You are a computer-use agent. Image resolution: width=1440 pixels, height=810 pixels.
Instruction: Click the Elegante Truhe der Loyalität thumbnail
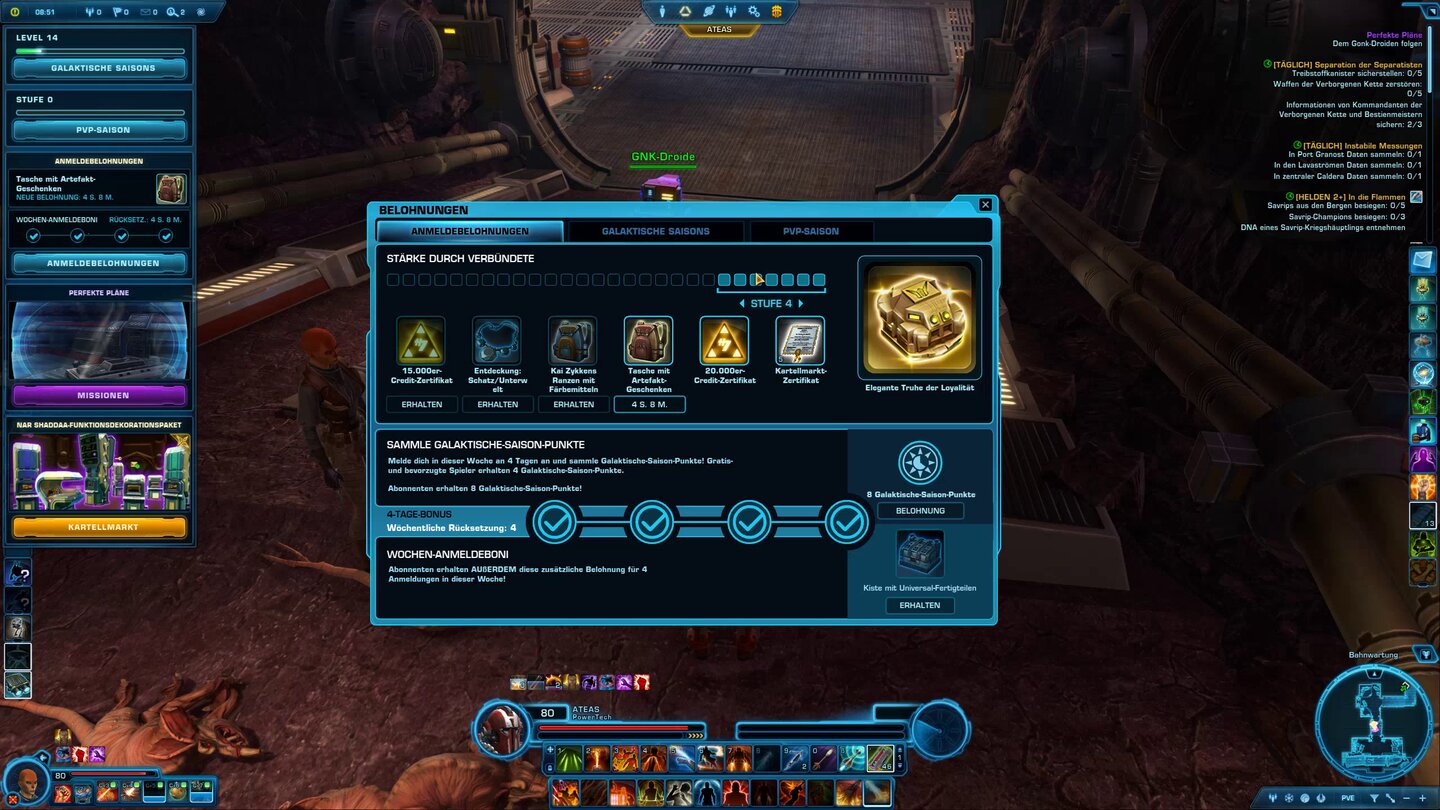(919, 317)
